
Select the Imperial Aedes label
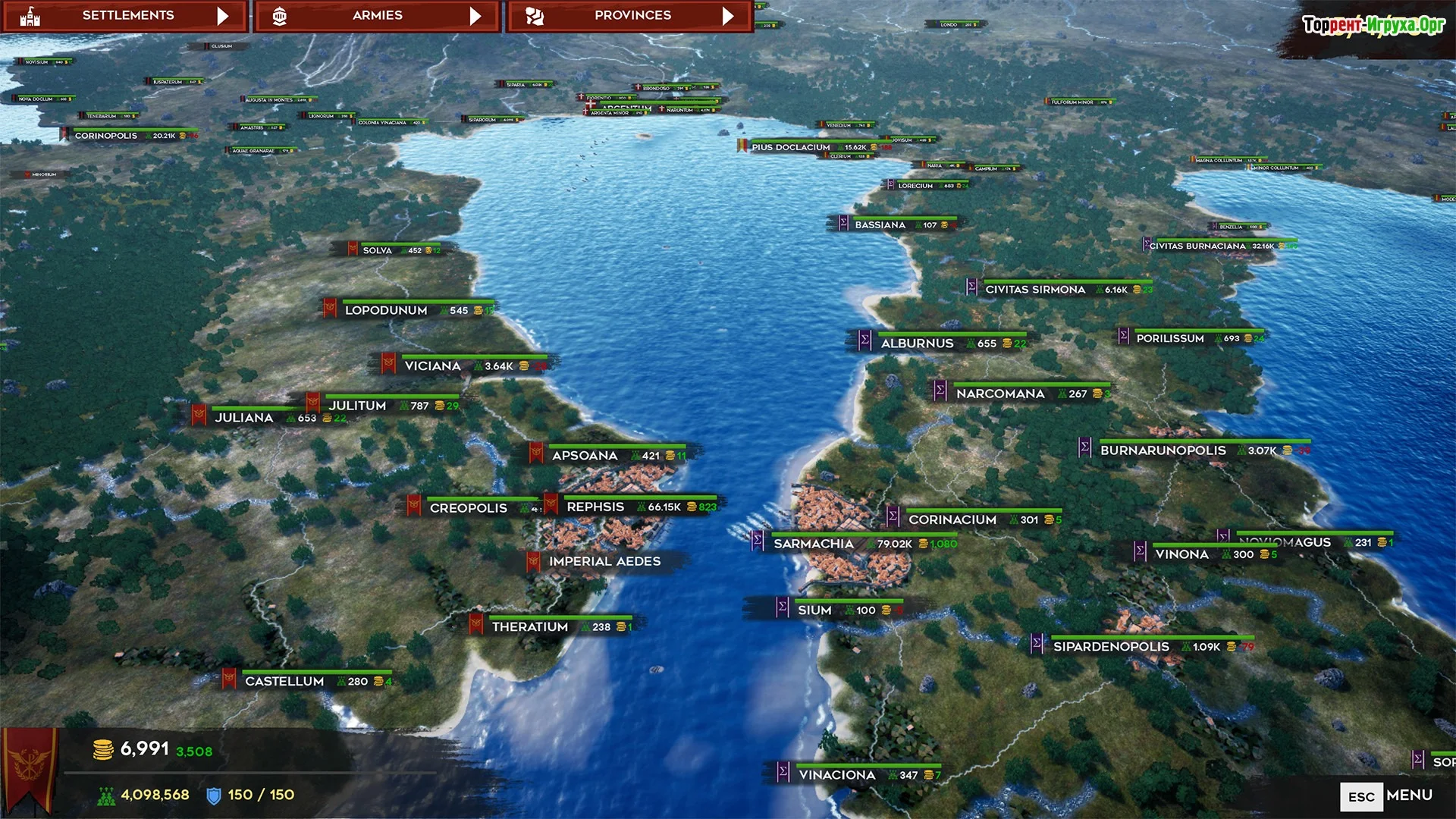604,562
